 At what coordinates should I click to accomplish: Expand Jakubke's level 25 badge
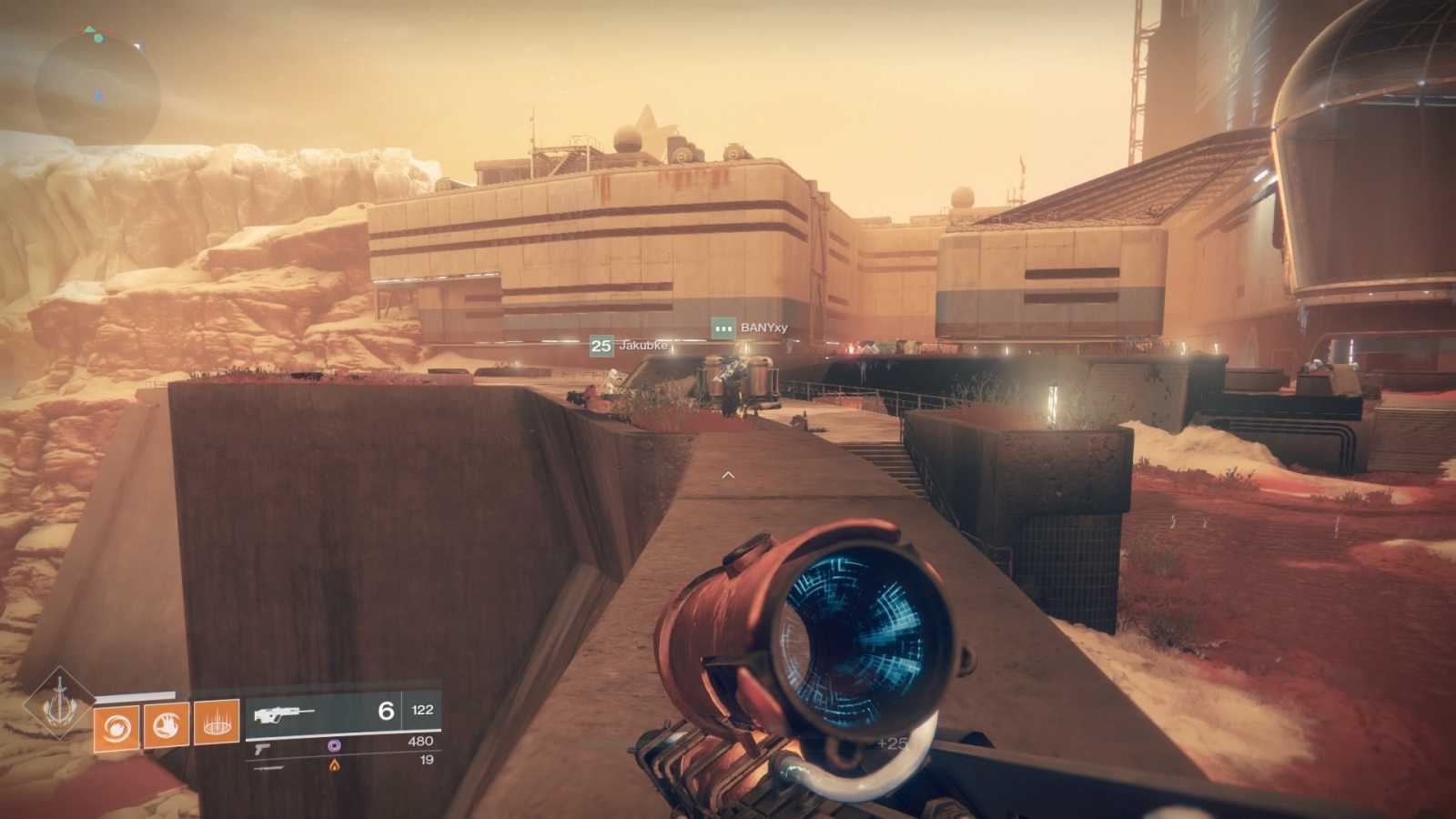[600, 346]
